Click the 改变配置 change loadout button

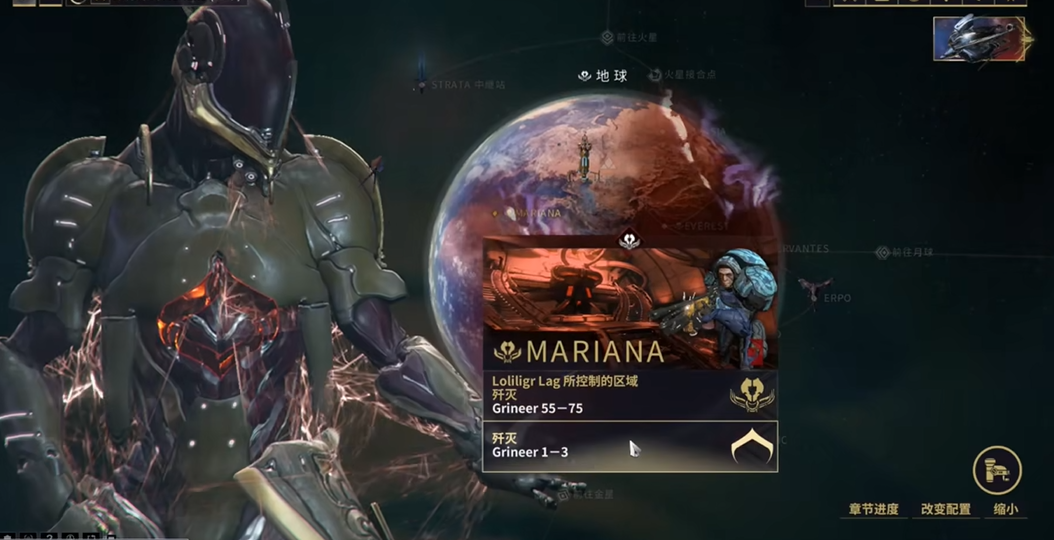(x=945, y=509)
